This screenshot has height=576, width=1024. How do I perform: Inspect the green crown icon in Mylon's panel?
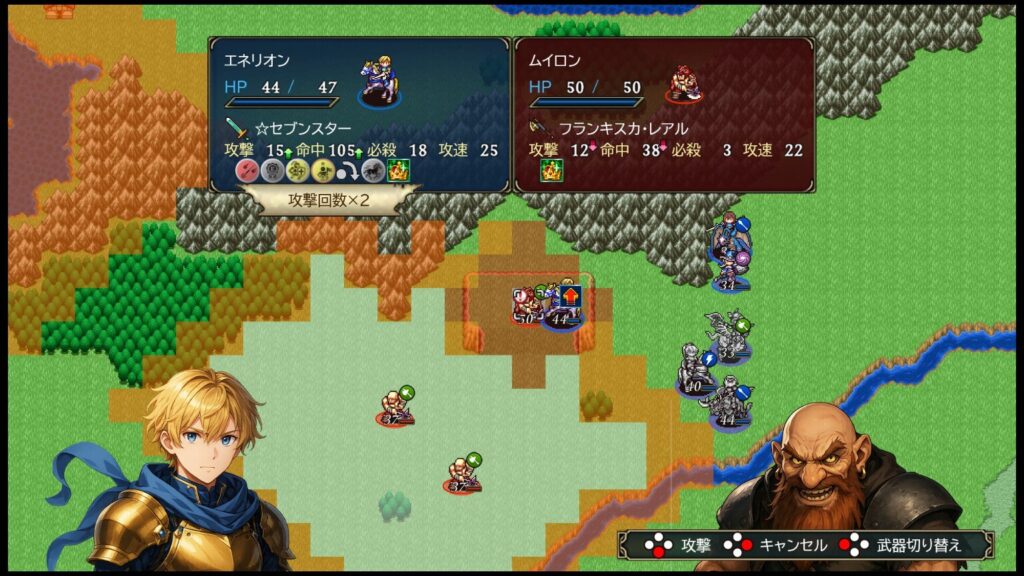point(551,170)
